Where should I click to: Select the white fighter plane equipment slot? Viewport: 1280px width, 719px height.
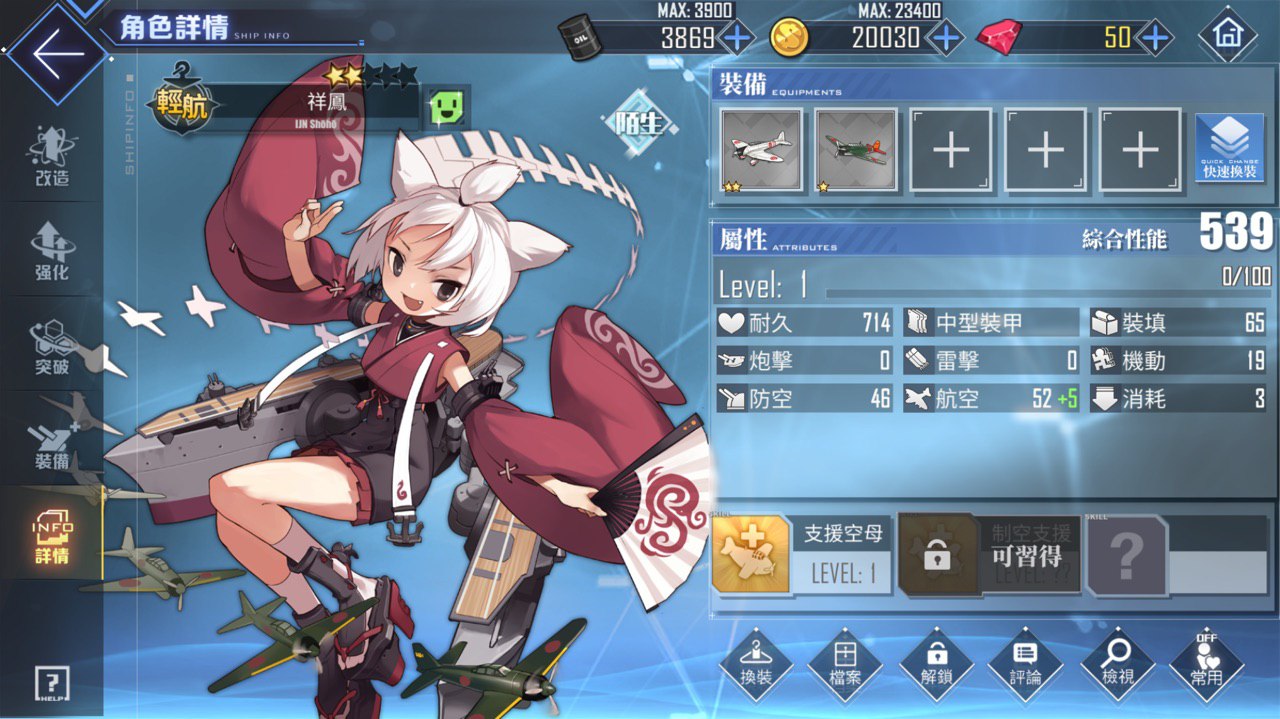point(762,150)
